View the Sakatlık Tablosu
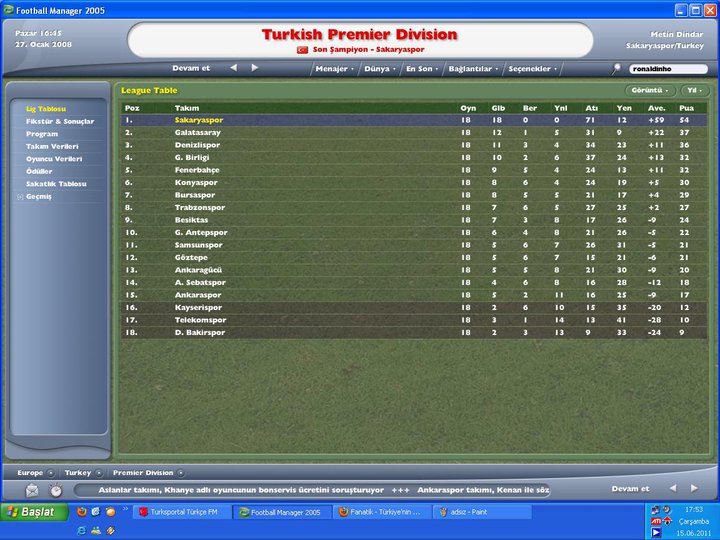720x540 pixels. click(x=56, y=184)
